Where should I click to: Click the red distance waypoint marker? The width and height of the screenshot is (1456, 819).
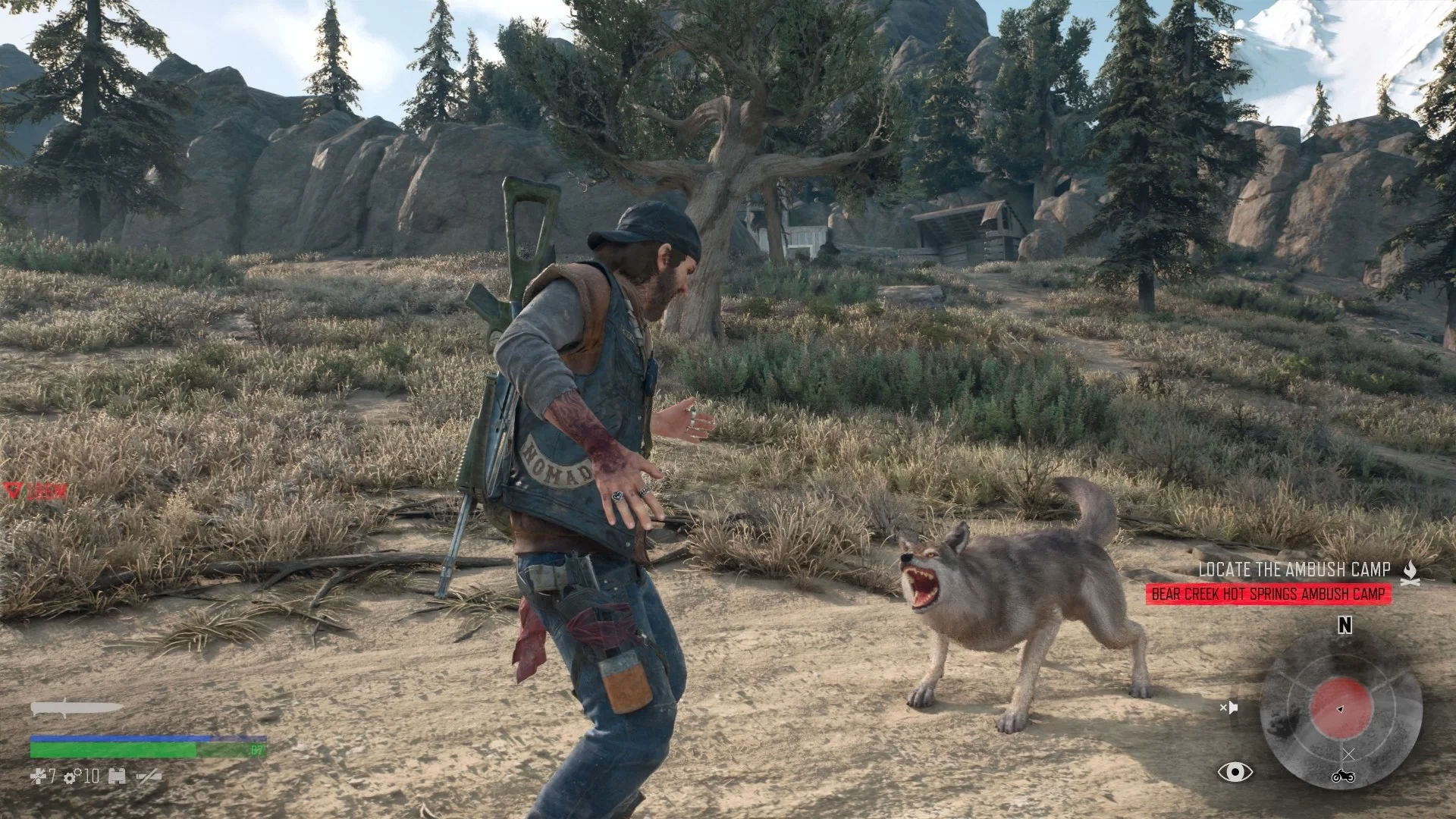[x=12, y=491]
